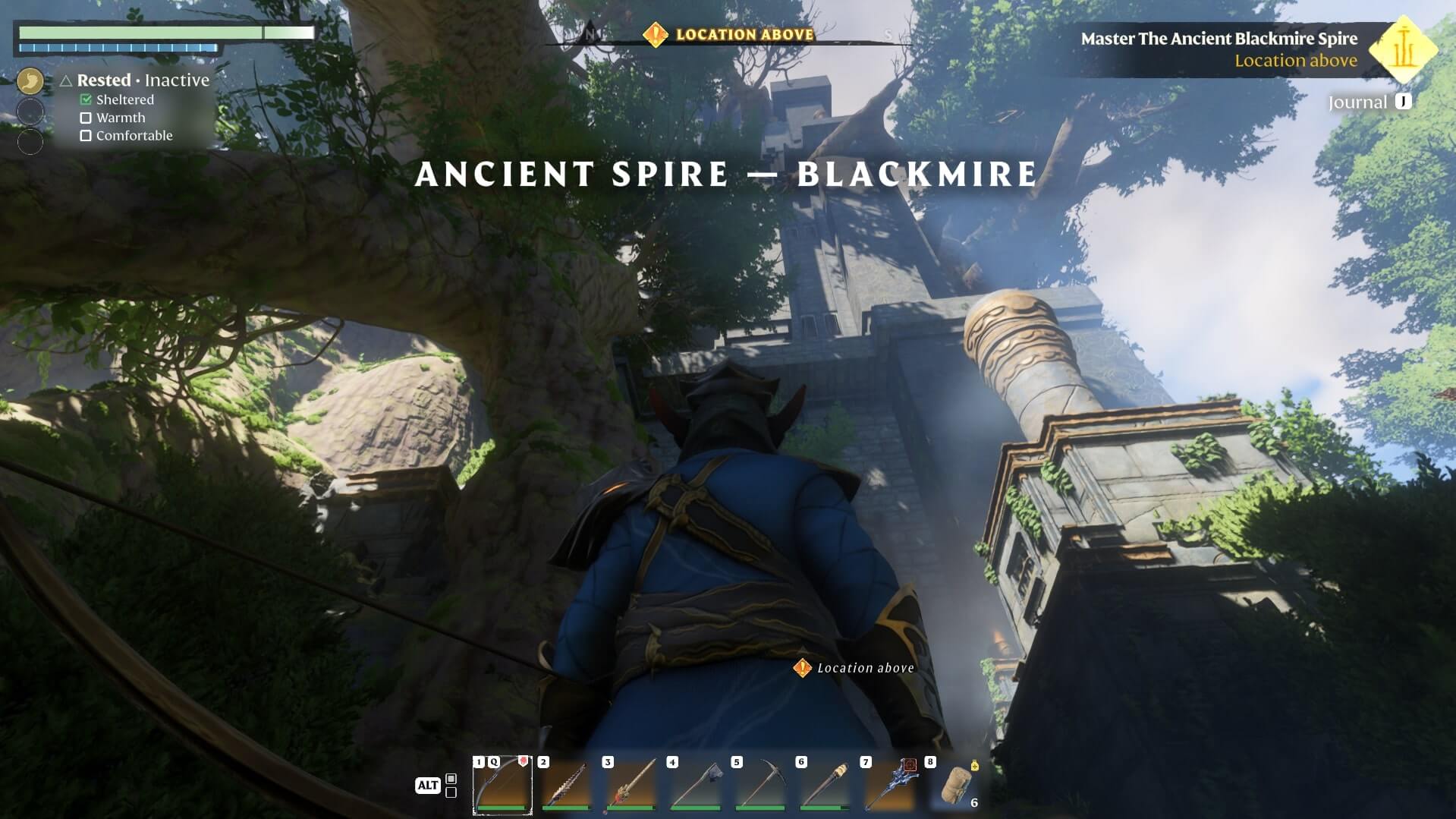This screenshot has width=1456, height=819.
Task: Select the axe in hotbar slot 4
Action: (x=696, y=785)
